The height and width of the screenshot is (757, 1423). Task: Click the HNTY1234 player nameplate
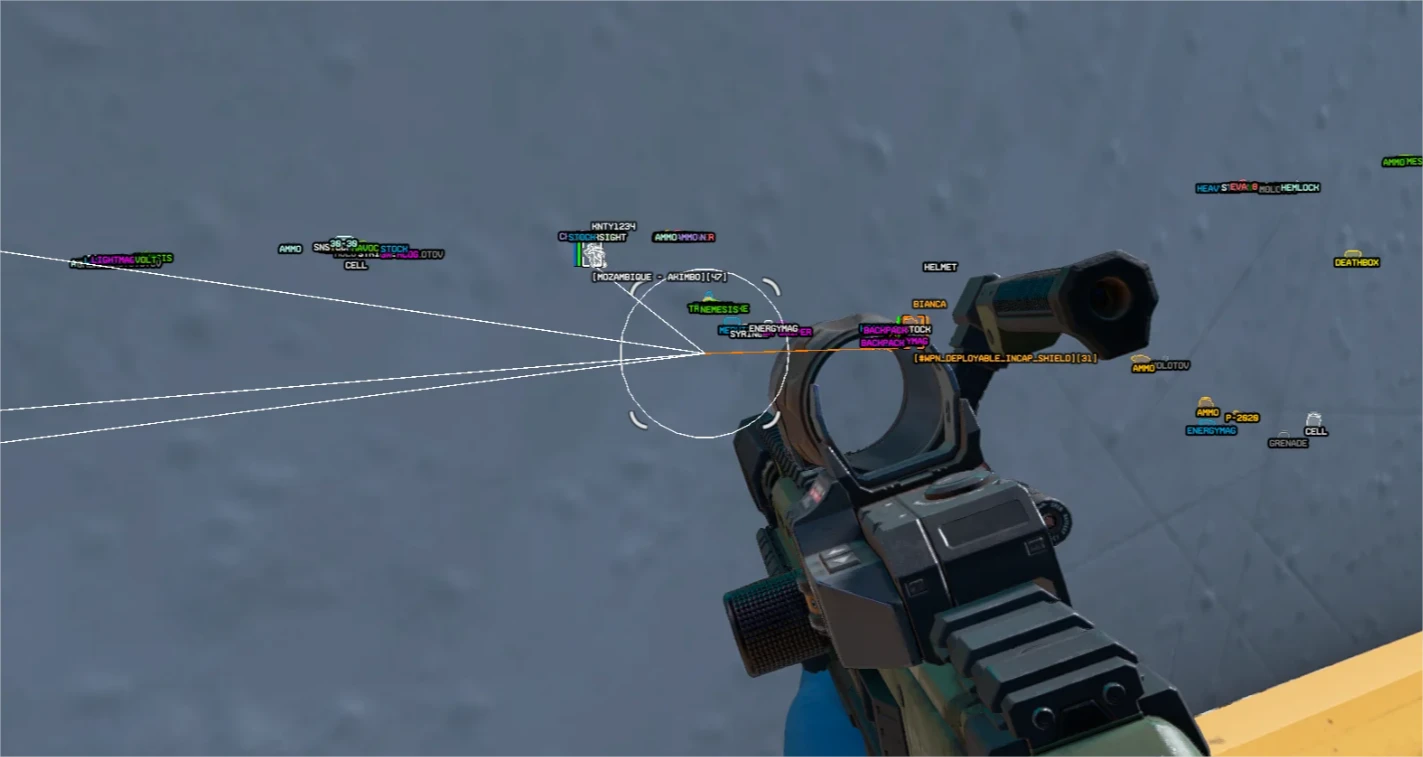point(613,226)
